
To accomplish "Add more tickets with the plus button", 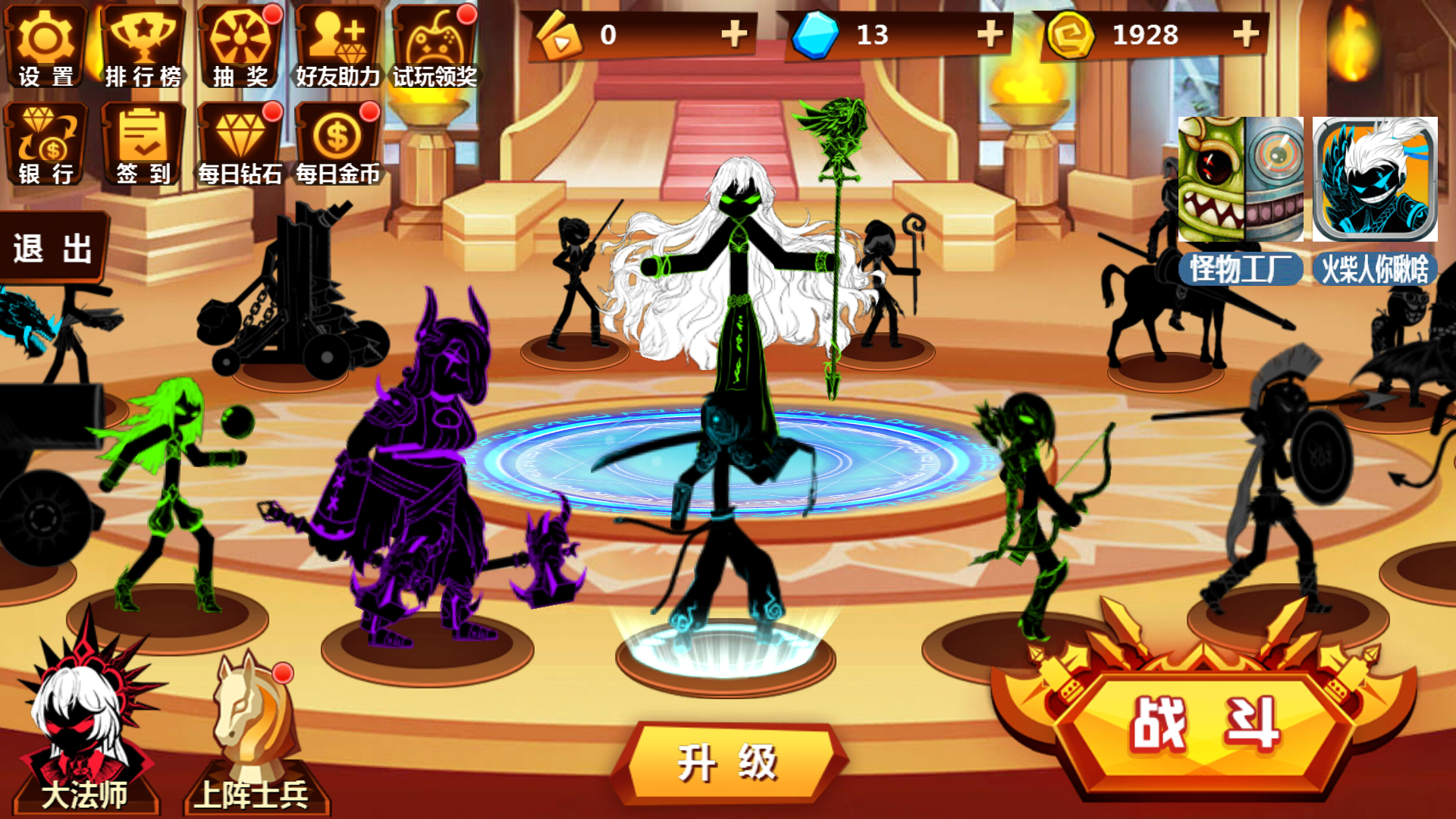I will click(x=733, y=34).
